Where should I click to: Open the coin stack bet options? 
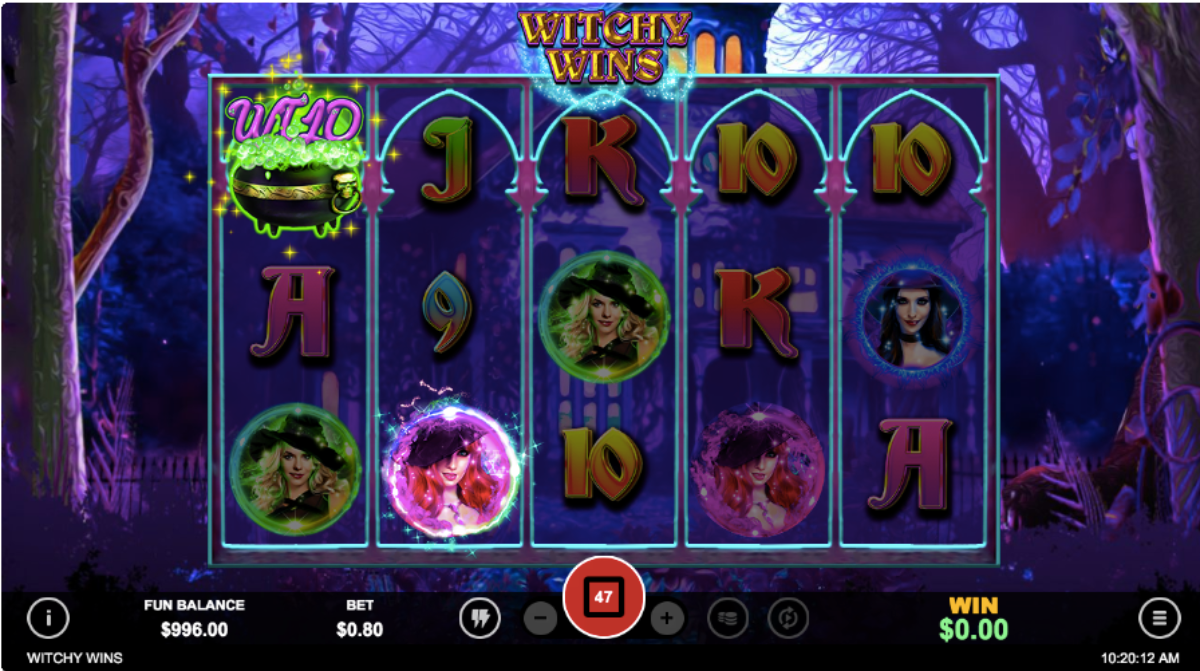coord(727,619)
